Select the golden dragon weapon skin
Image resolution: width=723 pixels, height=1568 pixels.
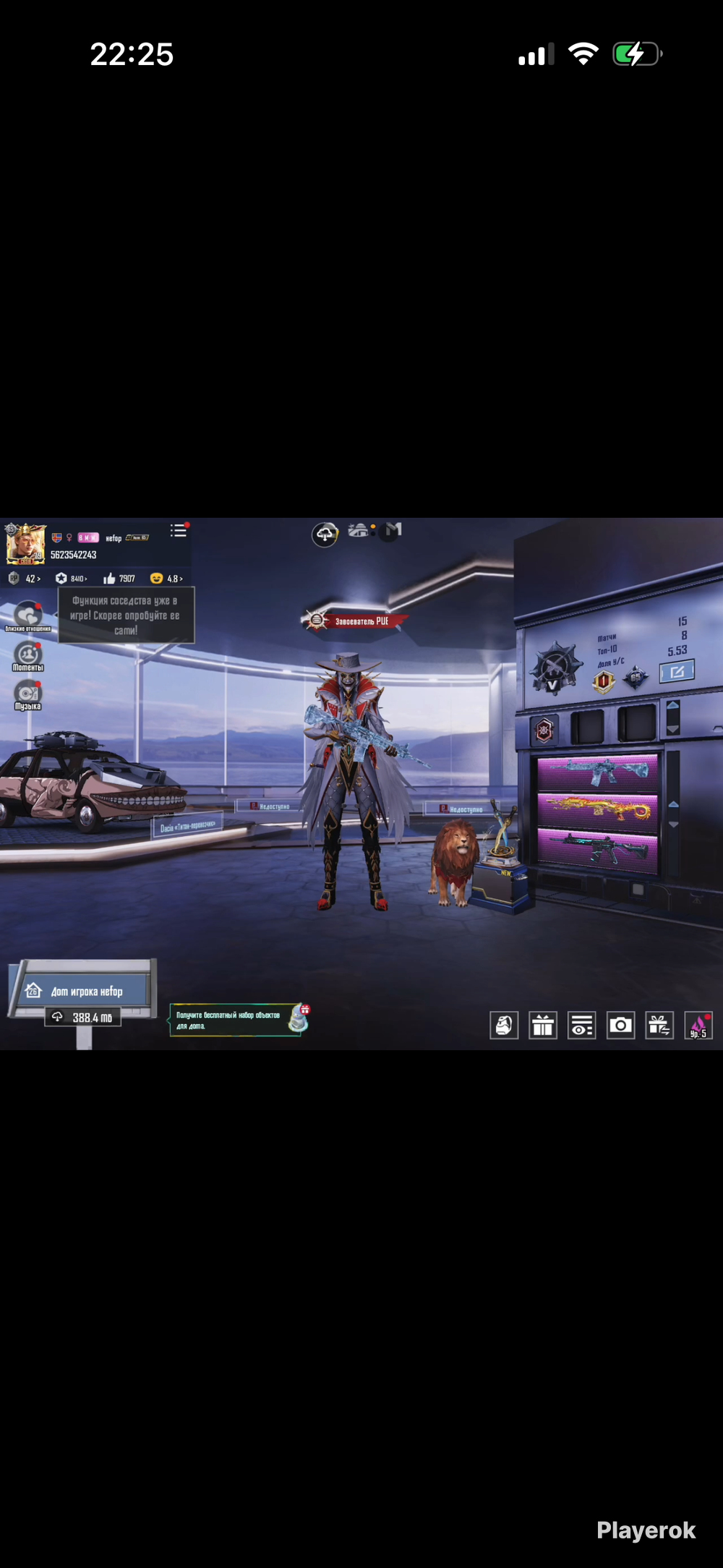597,809
